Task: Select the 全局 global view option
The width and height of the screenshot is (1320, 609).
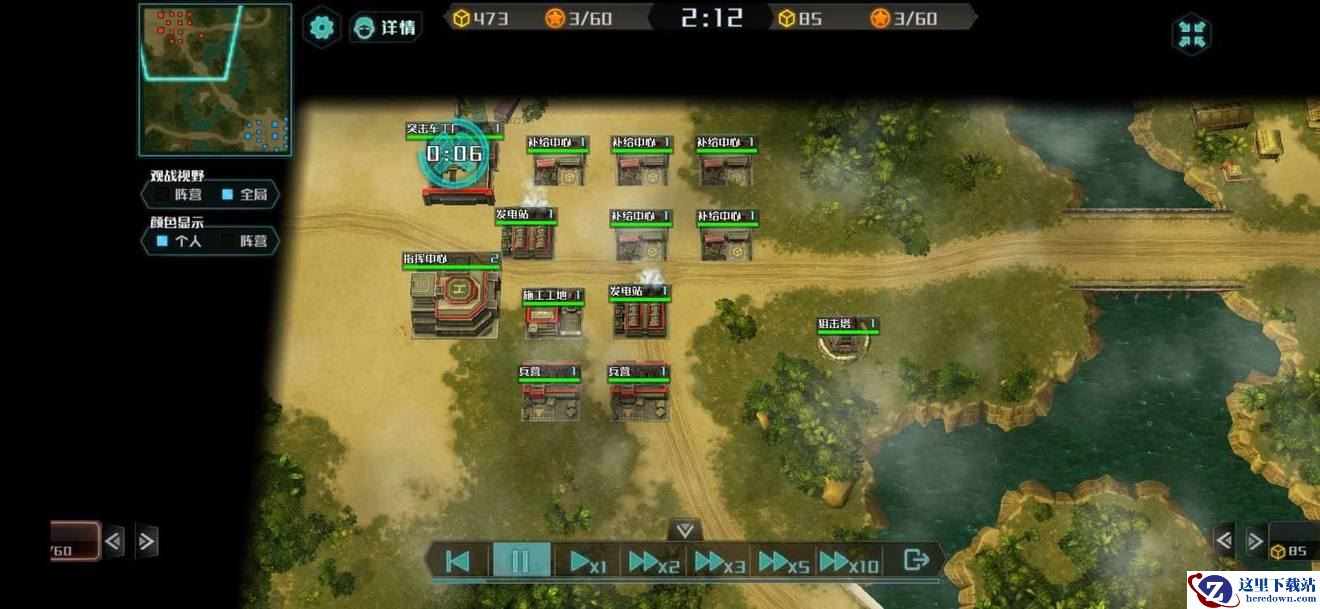Action: click(x=244, y=195)
